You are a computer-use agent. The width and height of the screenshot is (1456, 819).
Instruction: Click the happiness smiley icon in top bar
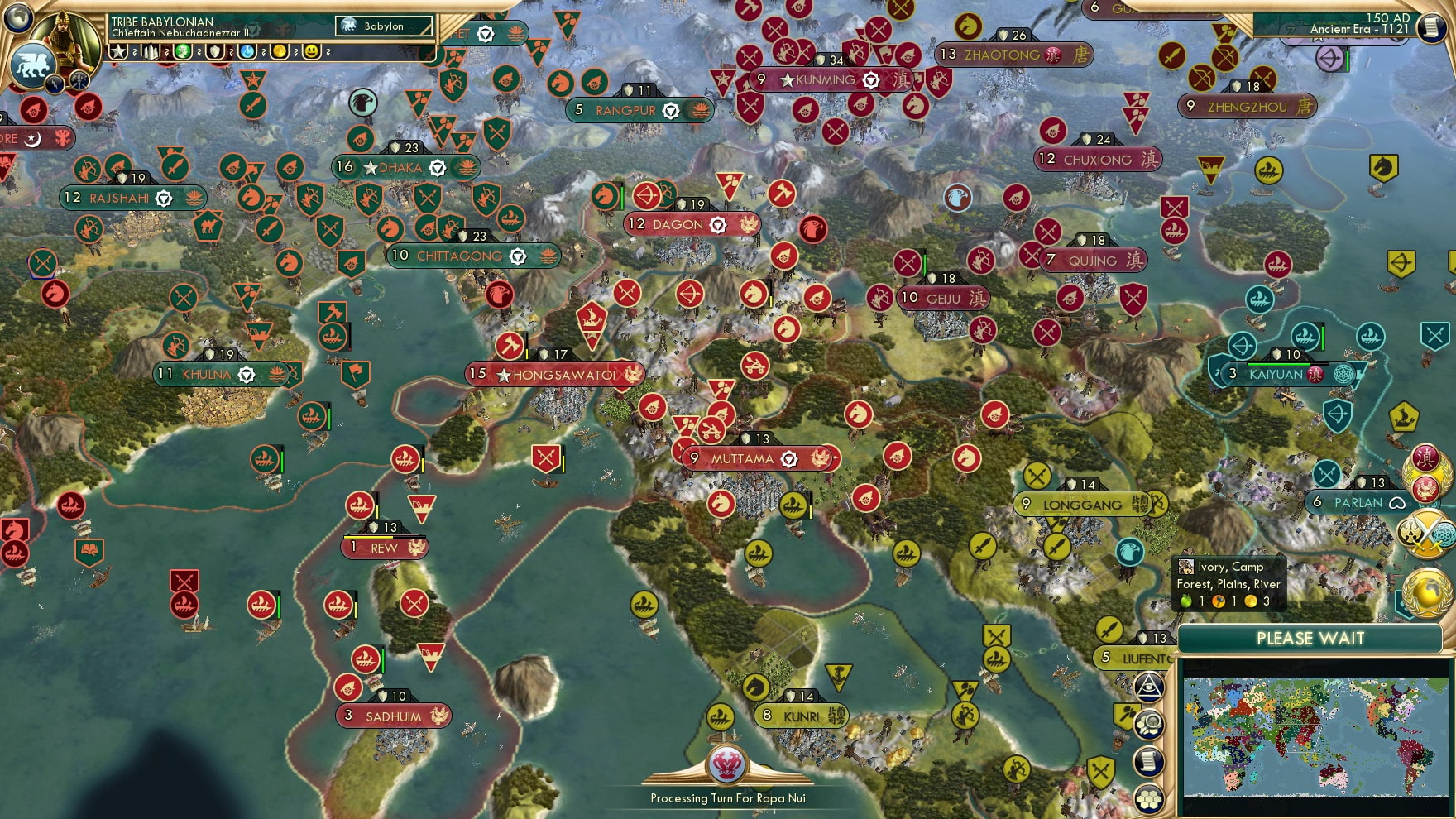[312, 51]
